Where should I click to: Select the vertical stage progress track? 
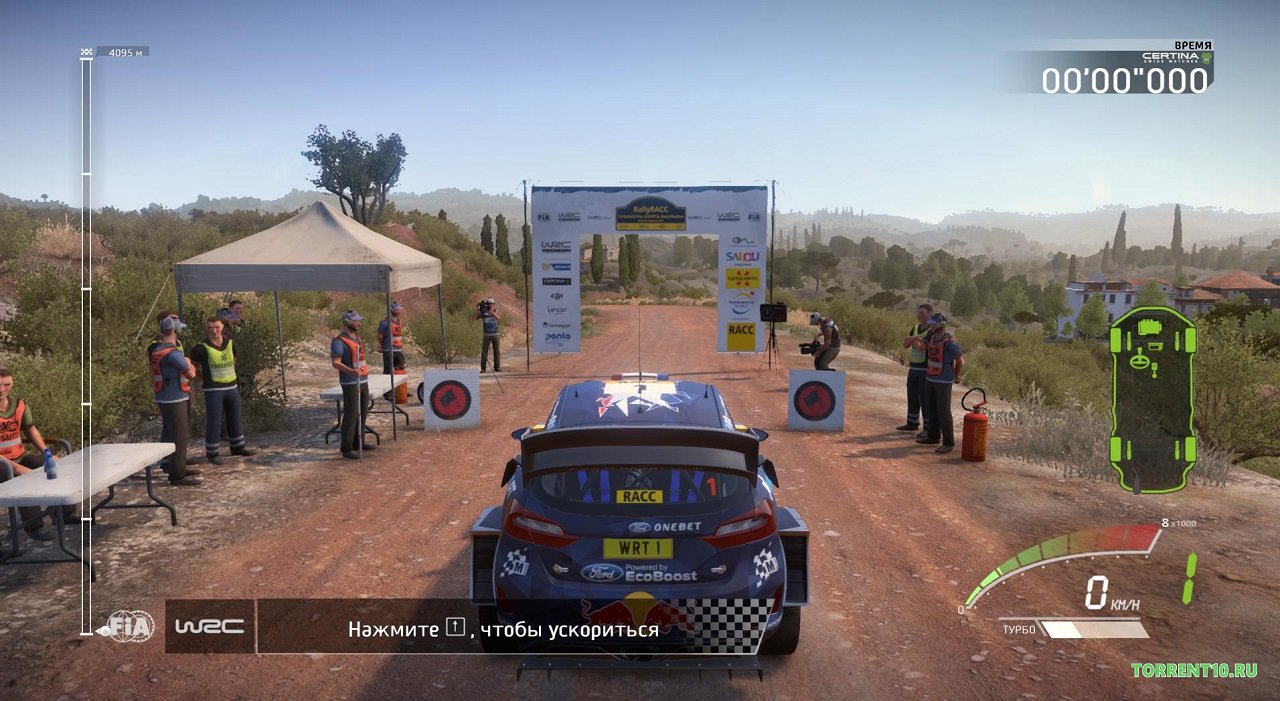pyautogui.click(x=86, y=340)
